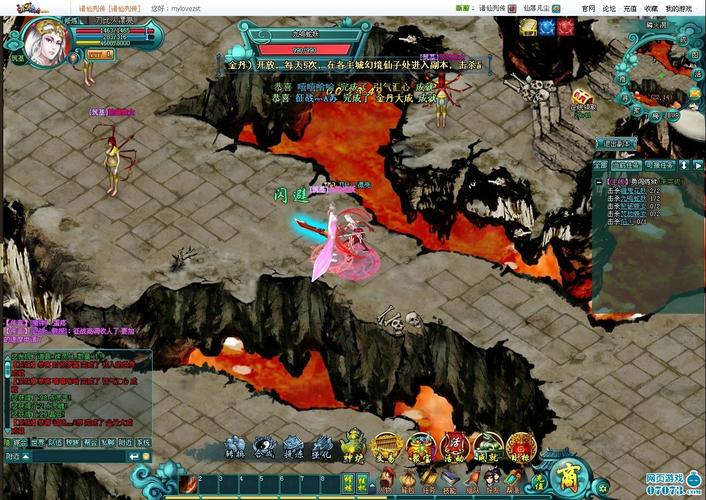The image size is (706, 500).
Task: Open the 强化 enhancement function
Action: [x=322, y=447]
